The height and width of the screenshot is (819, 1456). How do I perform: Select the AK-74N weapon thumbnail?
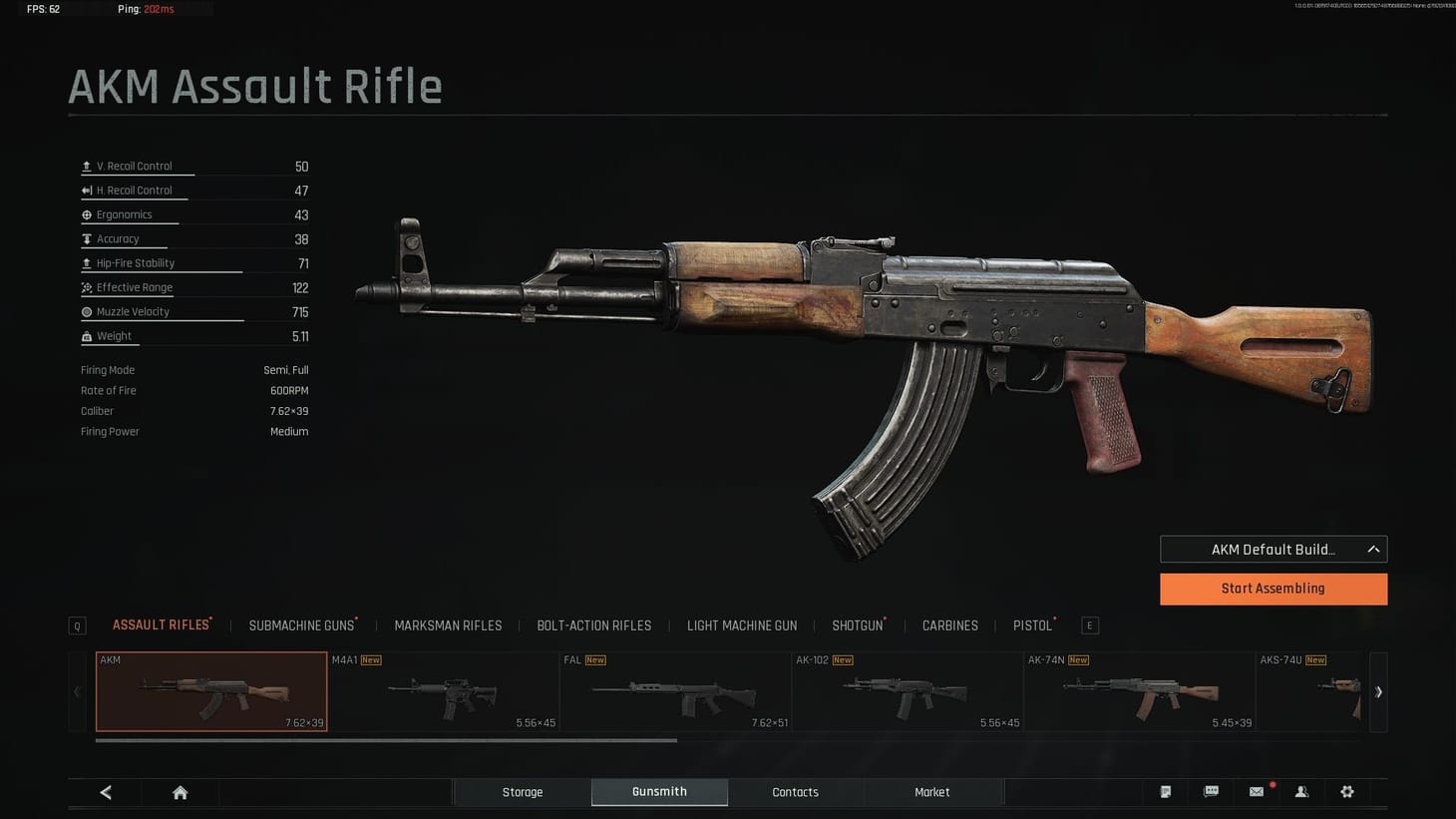click(x=1139, y=690)
